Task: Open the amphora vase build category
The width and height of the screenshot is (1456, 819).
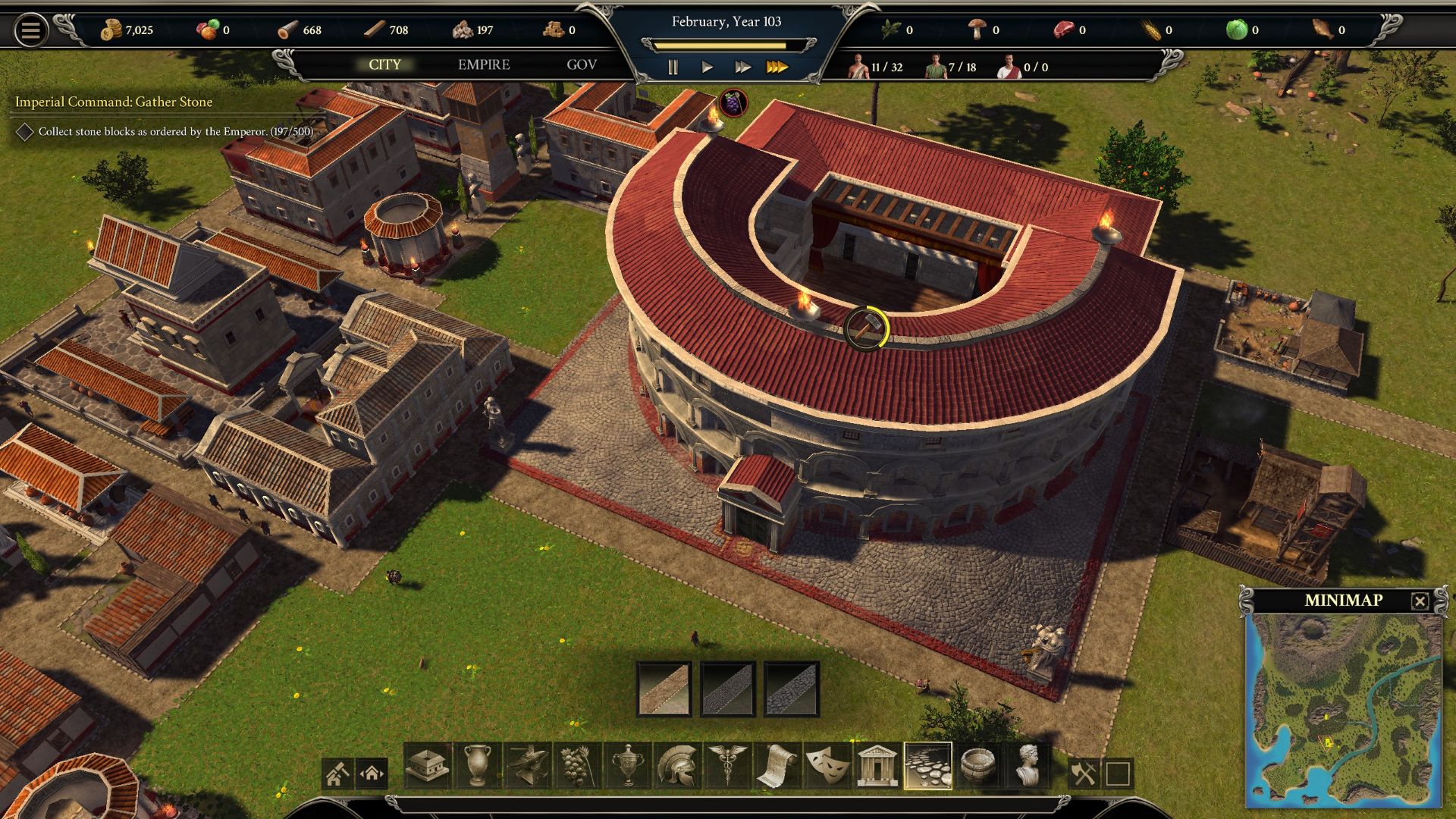Action: [x=477, y=766]
